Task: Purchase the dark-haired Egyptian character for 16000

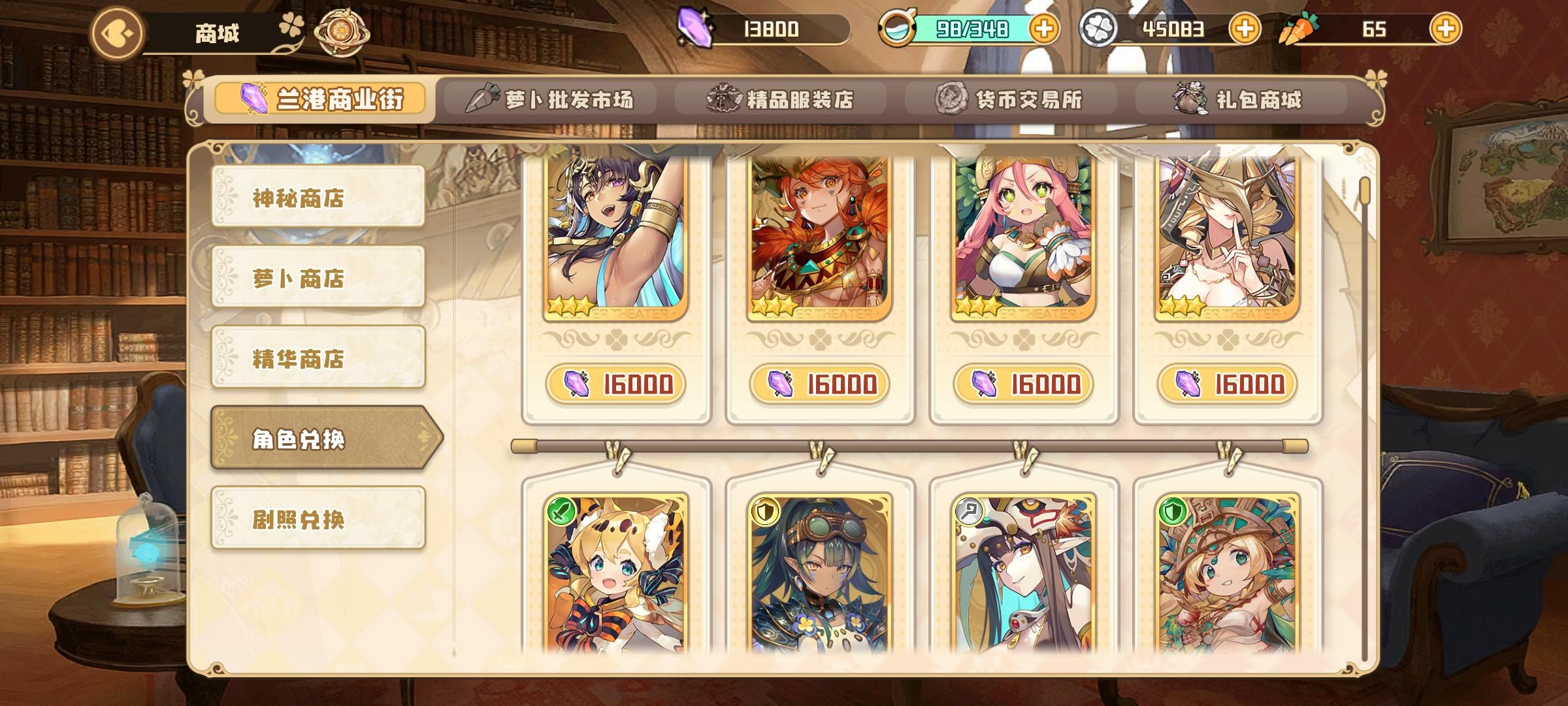Action: 617,386
